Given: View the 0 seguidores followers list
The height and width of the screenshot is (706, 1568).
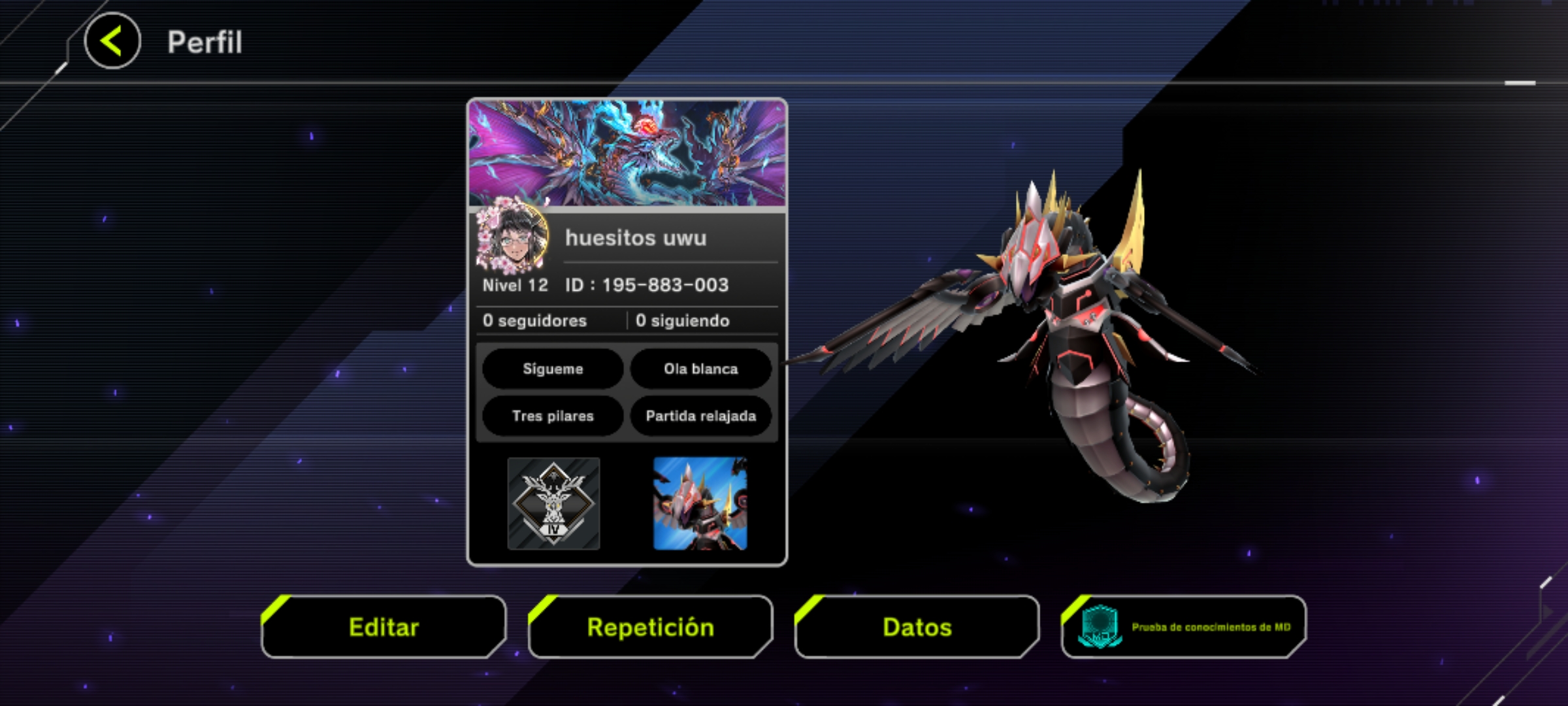Looking at the screenshot, I should tap(534, 320).
